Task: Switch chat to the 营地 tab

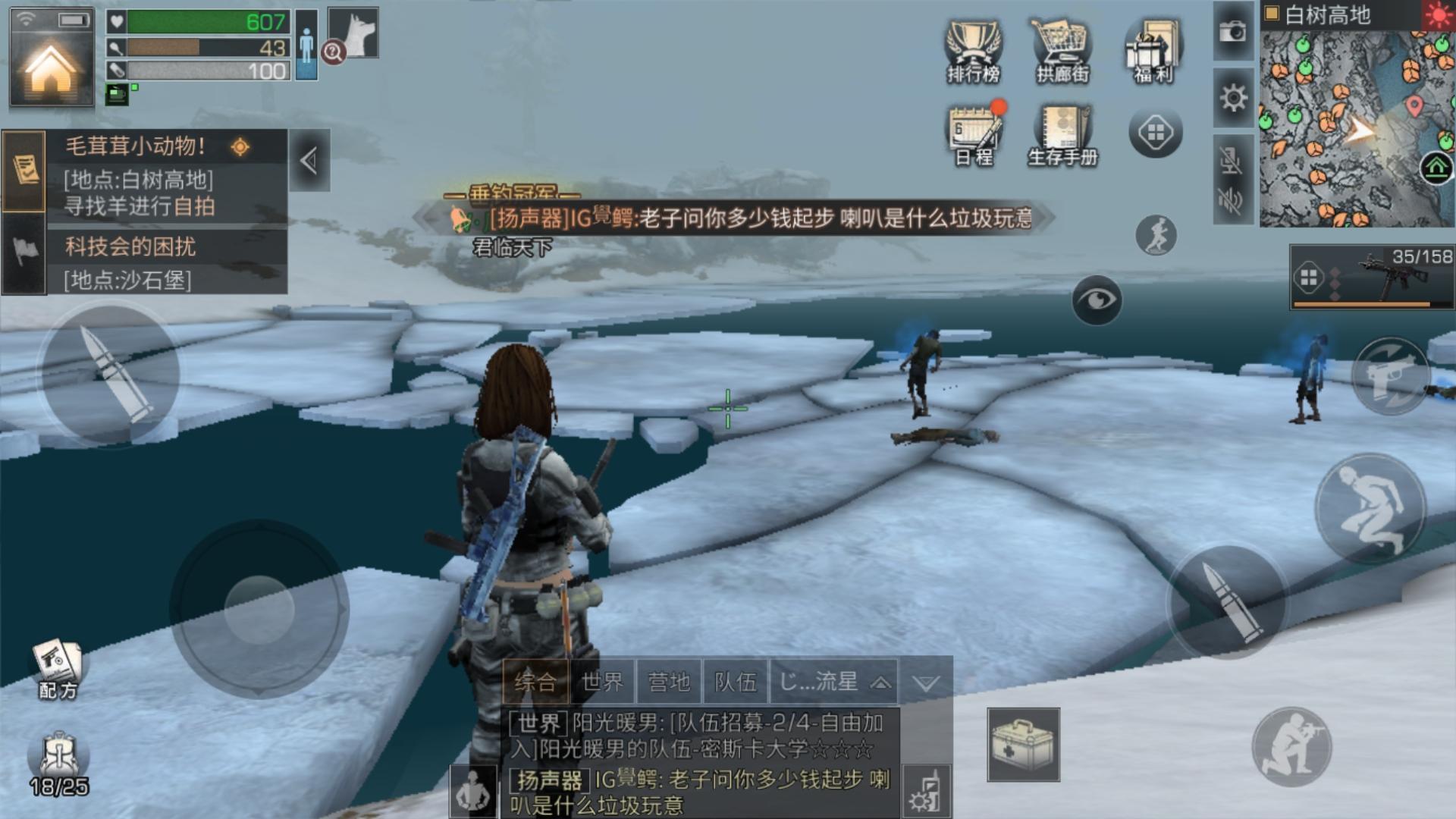Action: 669,681
